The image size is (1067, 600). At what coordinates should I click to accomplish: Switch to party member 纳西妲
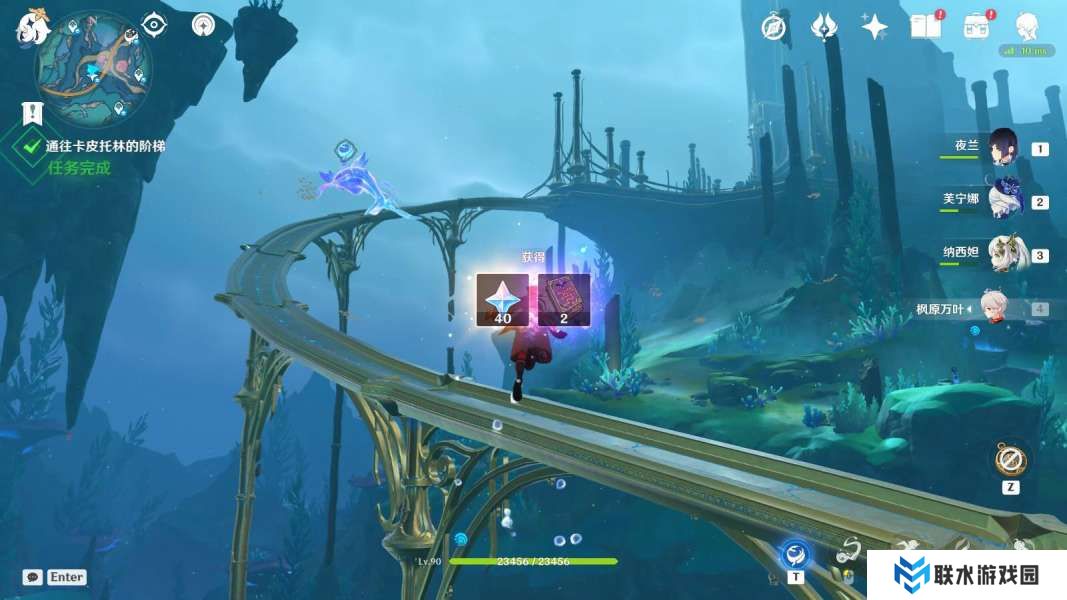point(1003,254)
